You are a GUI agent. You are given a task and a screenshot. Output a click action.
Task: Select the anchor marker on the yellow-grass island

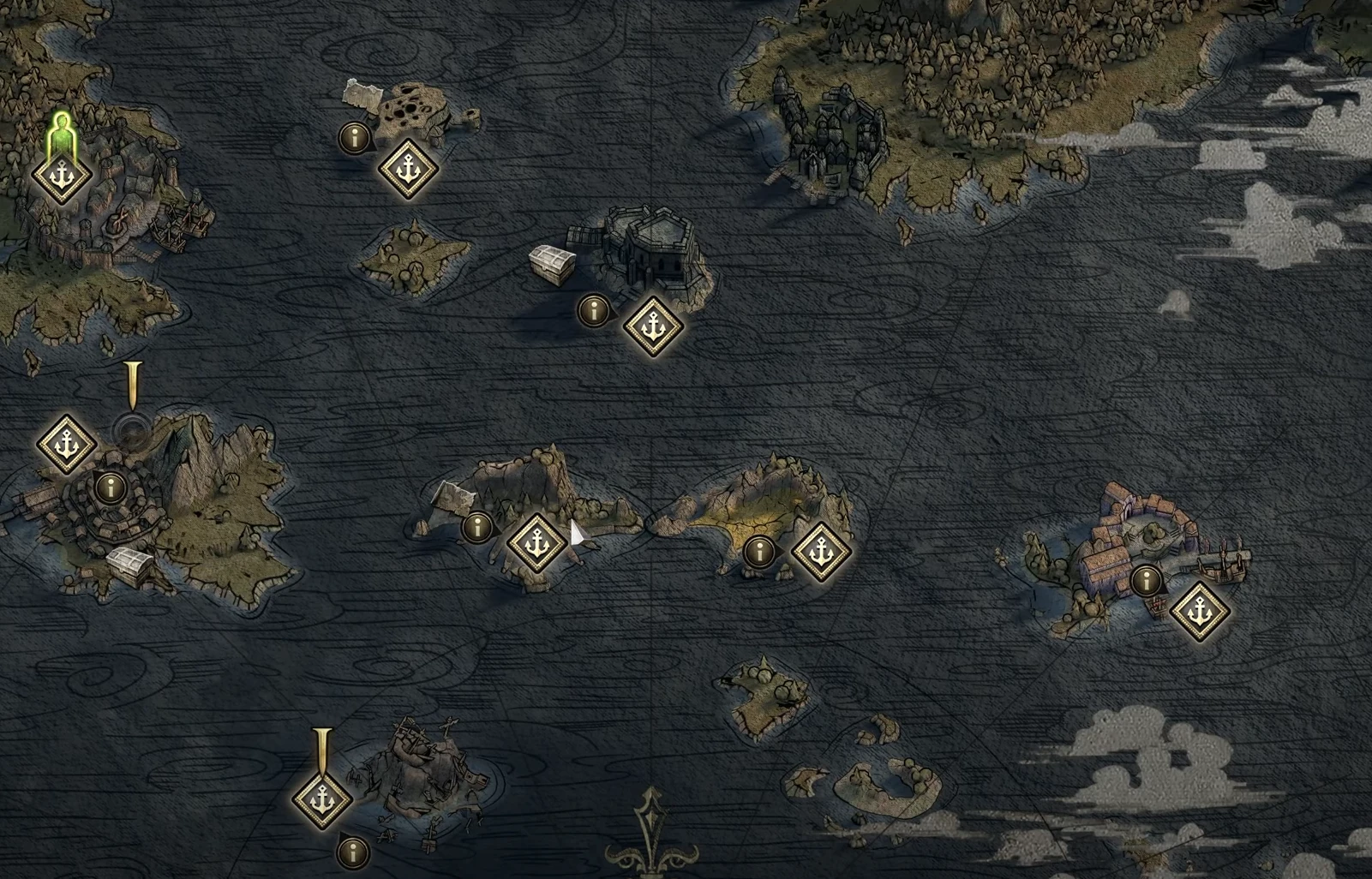point(821,552)
